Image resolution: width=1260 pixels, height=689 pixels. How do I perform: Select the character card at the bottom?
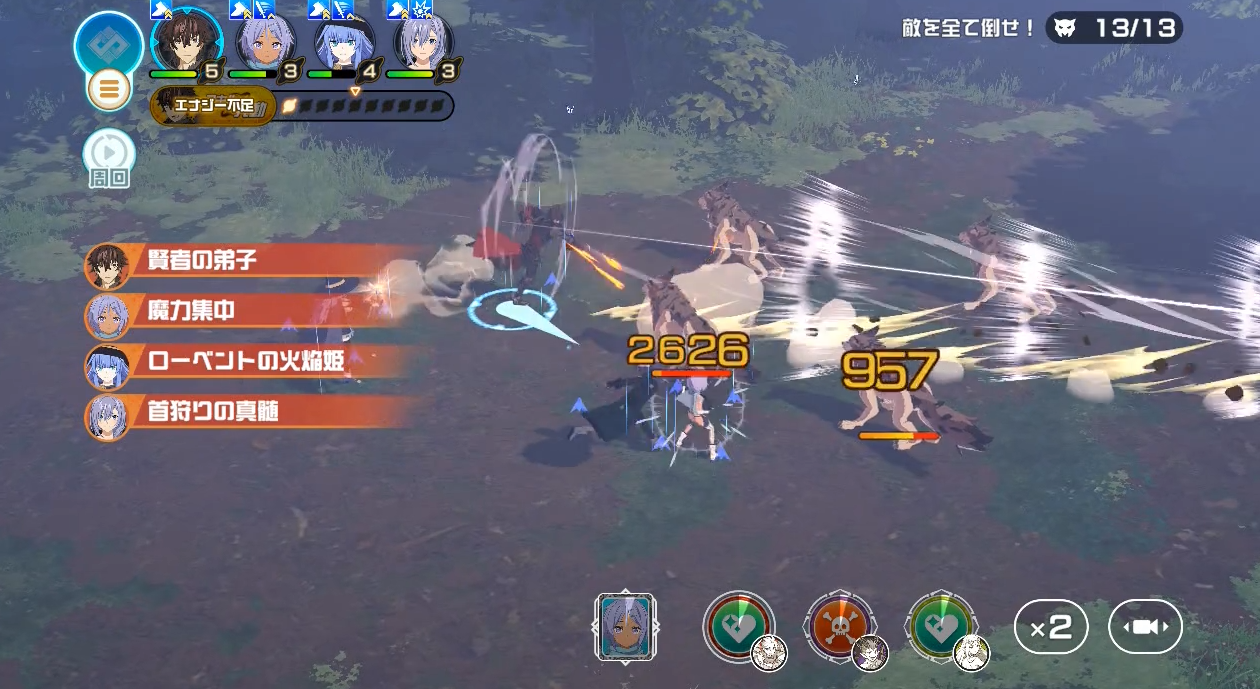pyautogui.click(x=625, y=626)
